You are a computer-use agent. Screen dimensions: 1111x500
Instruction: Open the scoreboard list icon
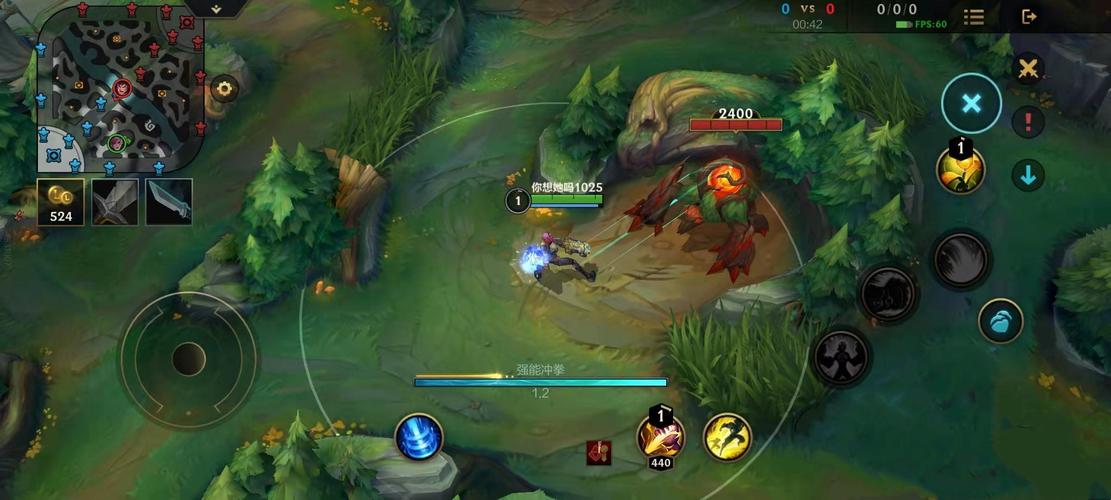[x=973, y=16]
